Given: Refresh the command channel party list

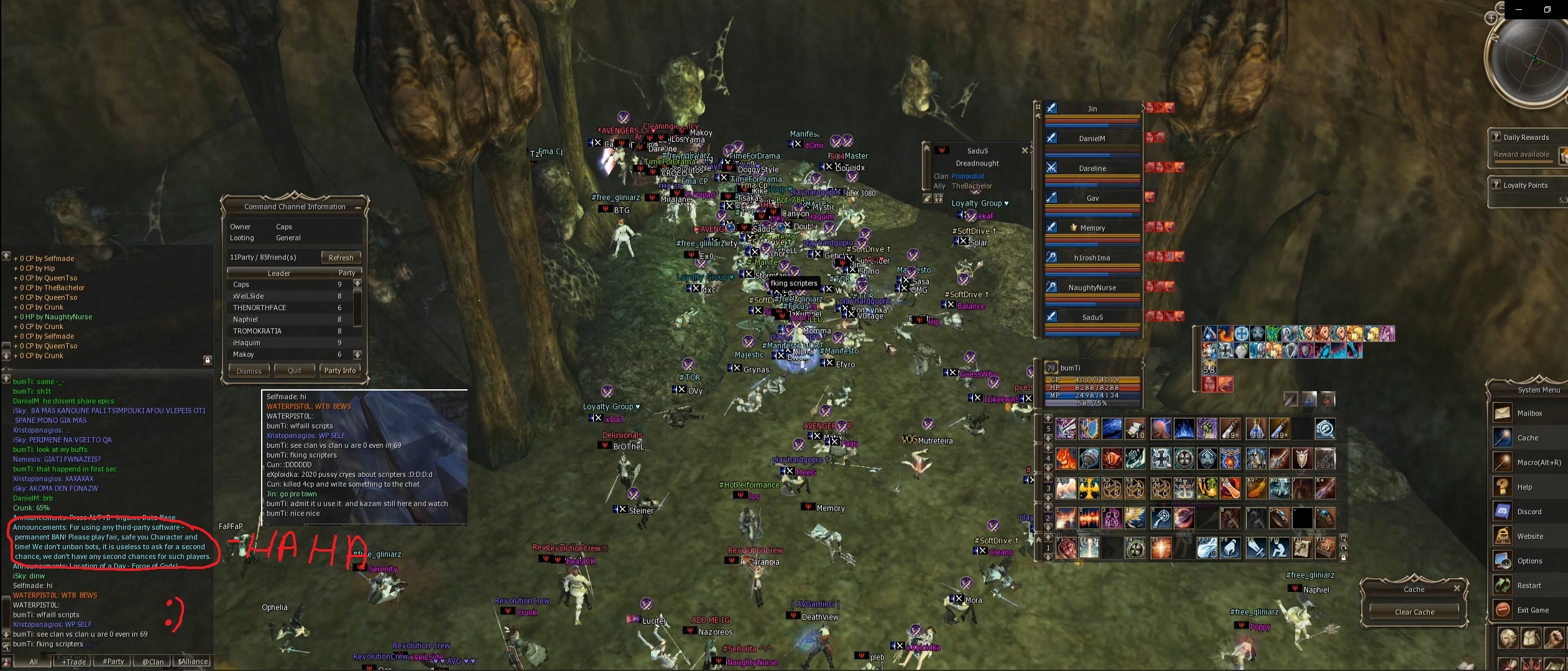Looking at the screenshot, I should click(x=341, y=257).
